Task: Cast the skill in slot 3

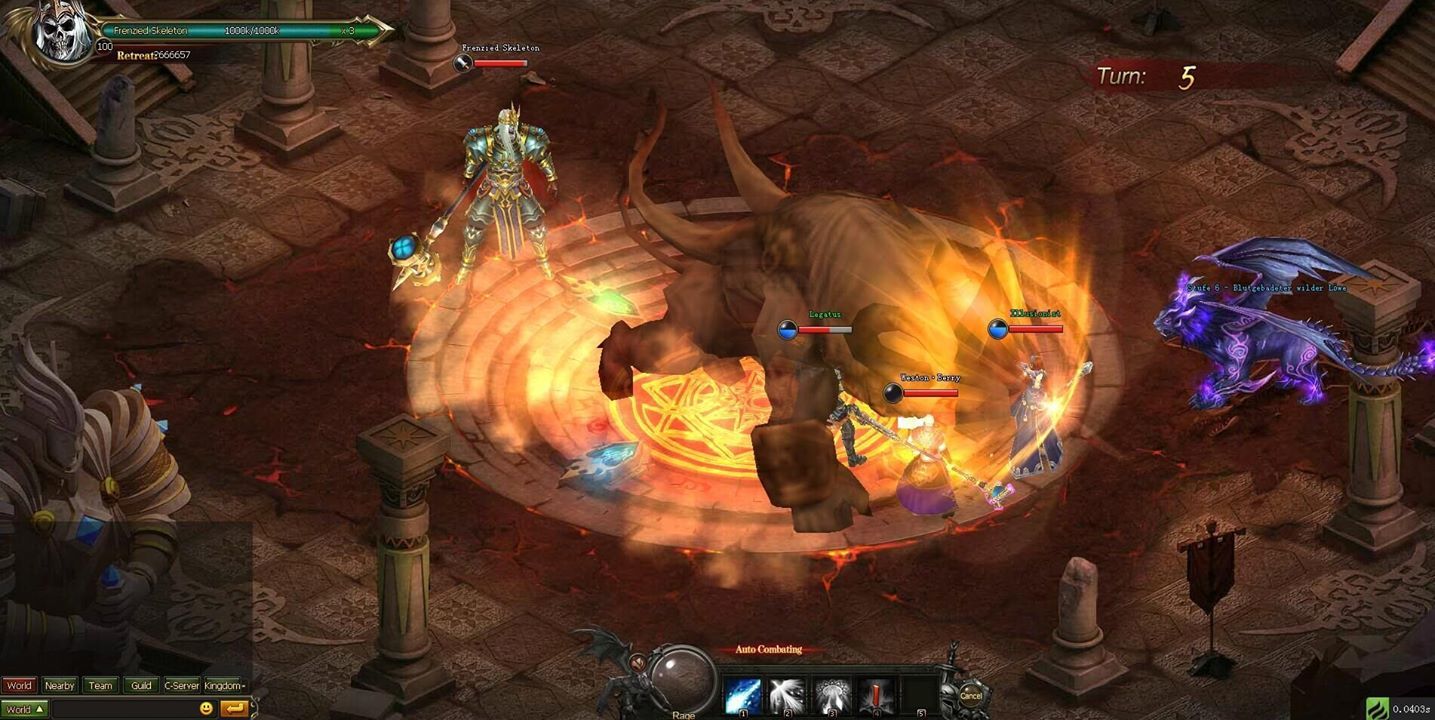Action: pyautogui.click(x=832, y=691)
